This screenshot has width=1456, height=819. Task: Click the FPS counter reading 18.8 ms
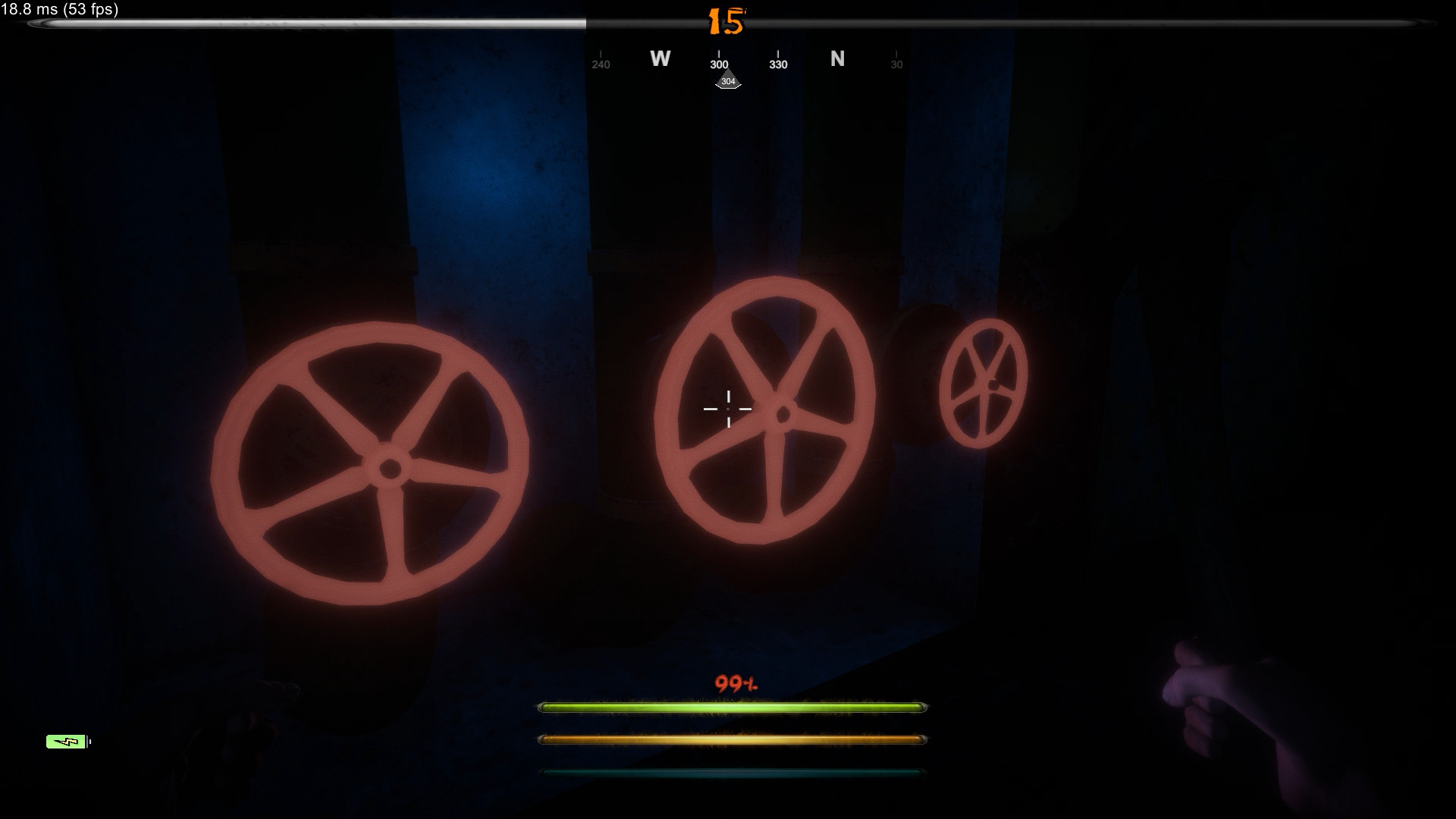pos(58,10)
